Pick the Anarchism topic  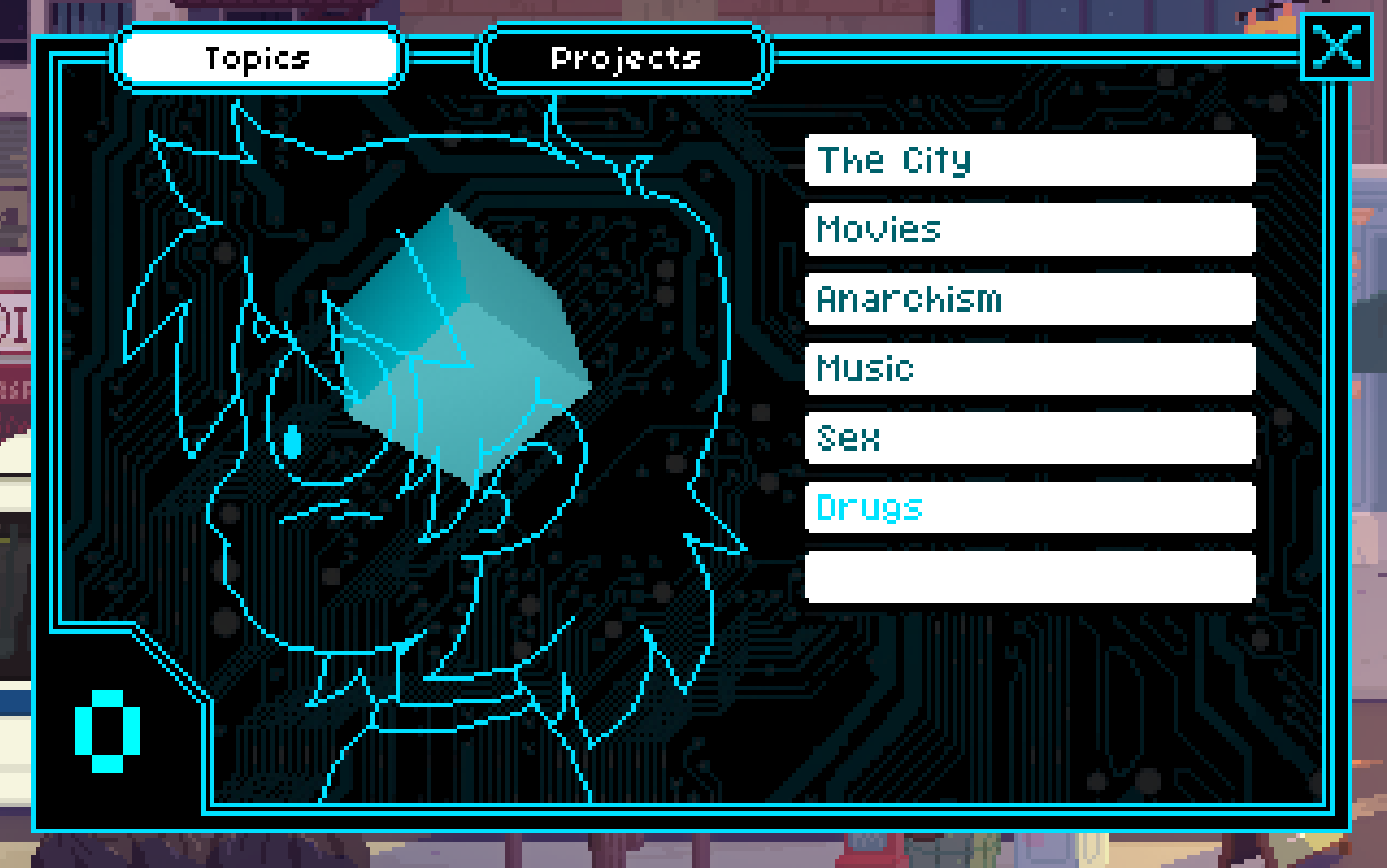(1030, 299)
